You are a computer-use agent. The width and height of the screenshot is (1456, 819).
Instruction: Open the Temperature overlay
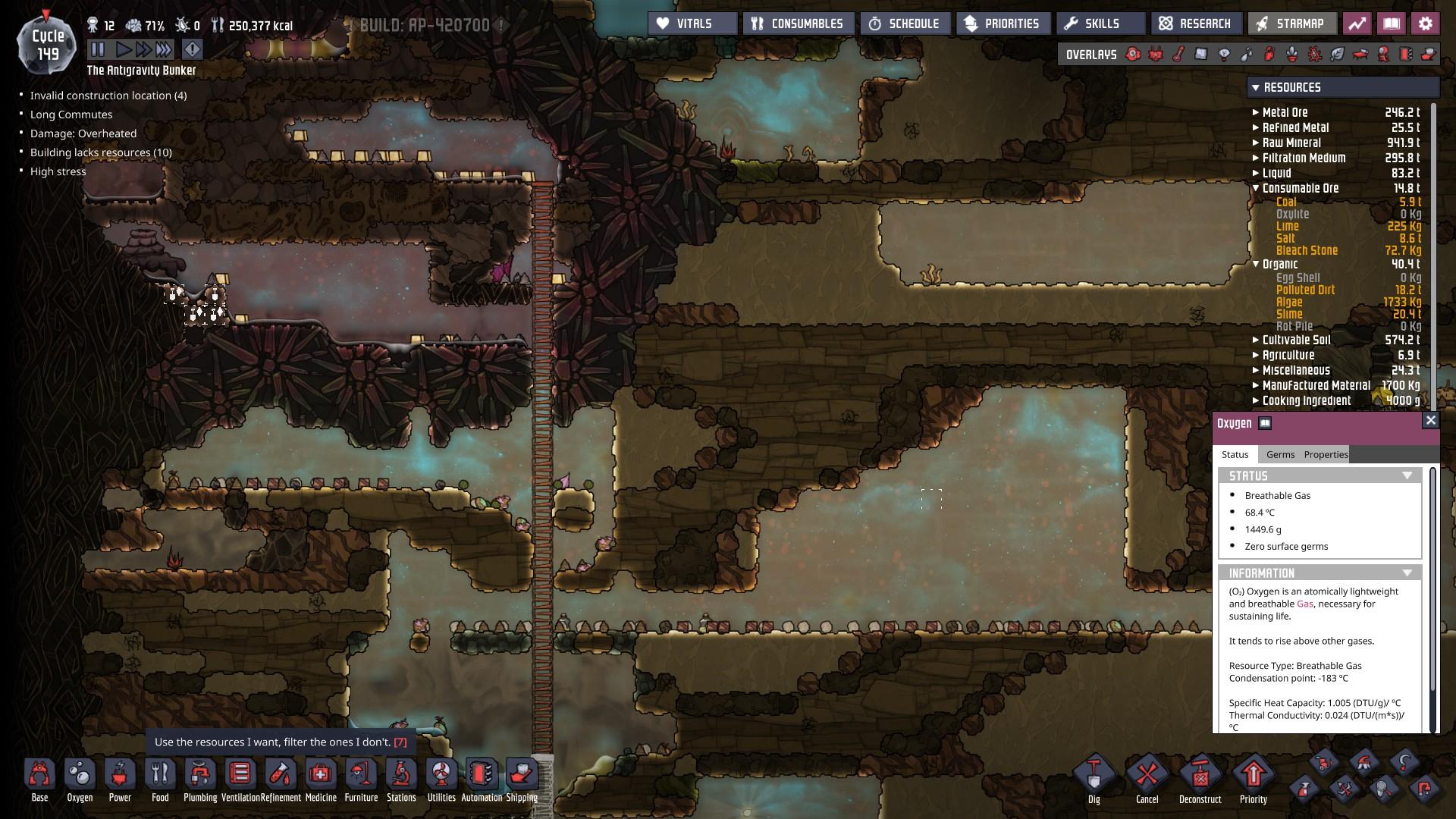pyautogui.click(x=1176, y=54)
